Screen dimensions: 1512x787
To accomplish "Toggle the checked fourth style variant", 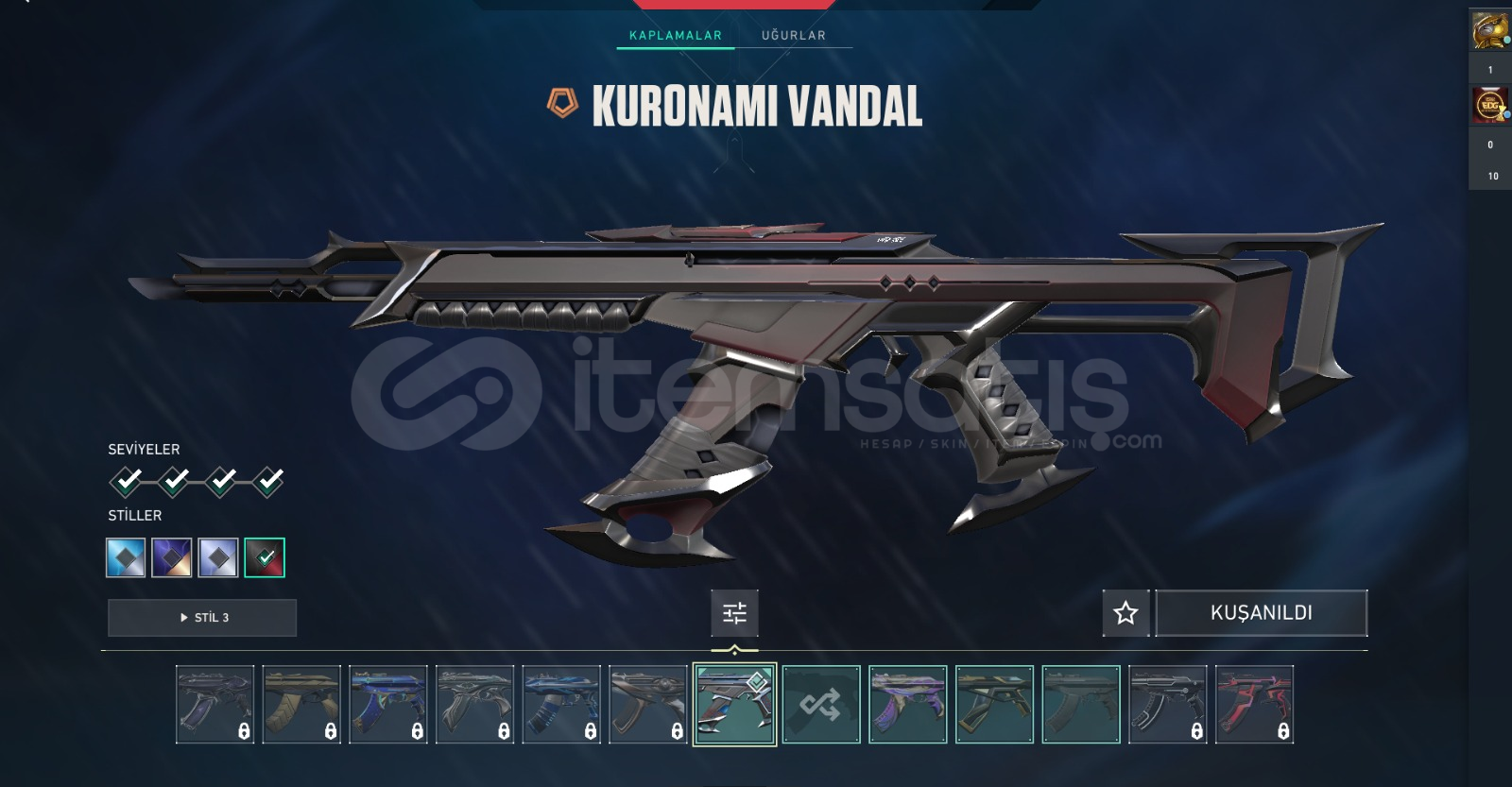I will click(264, 557).
